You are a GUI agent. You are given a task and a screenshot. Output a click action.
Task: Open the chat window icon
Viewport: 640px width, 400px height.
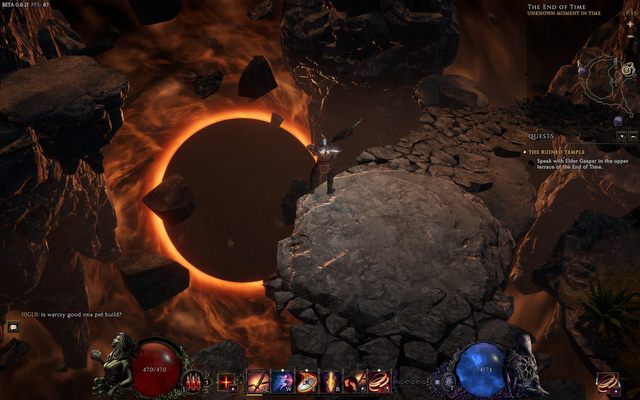point(14,326)
